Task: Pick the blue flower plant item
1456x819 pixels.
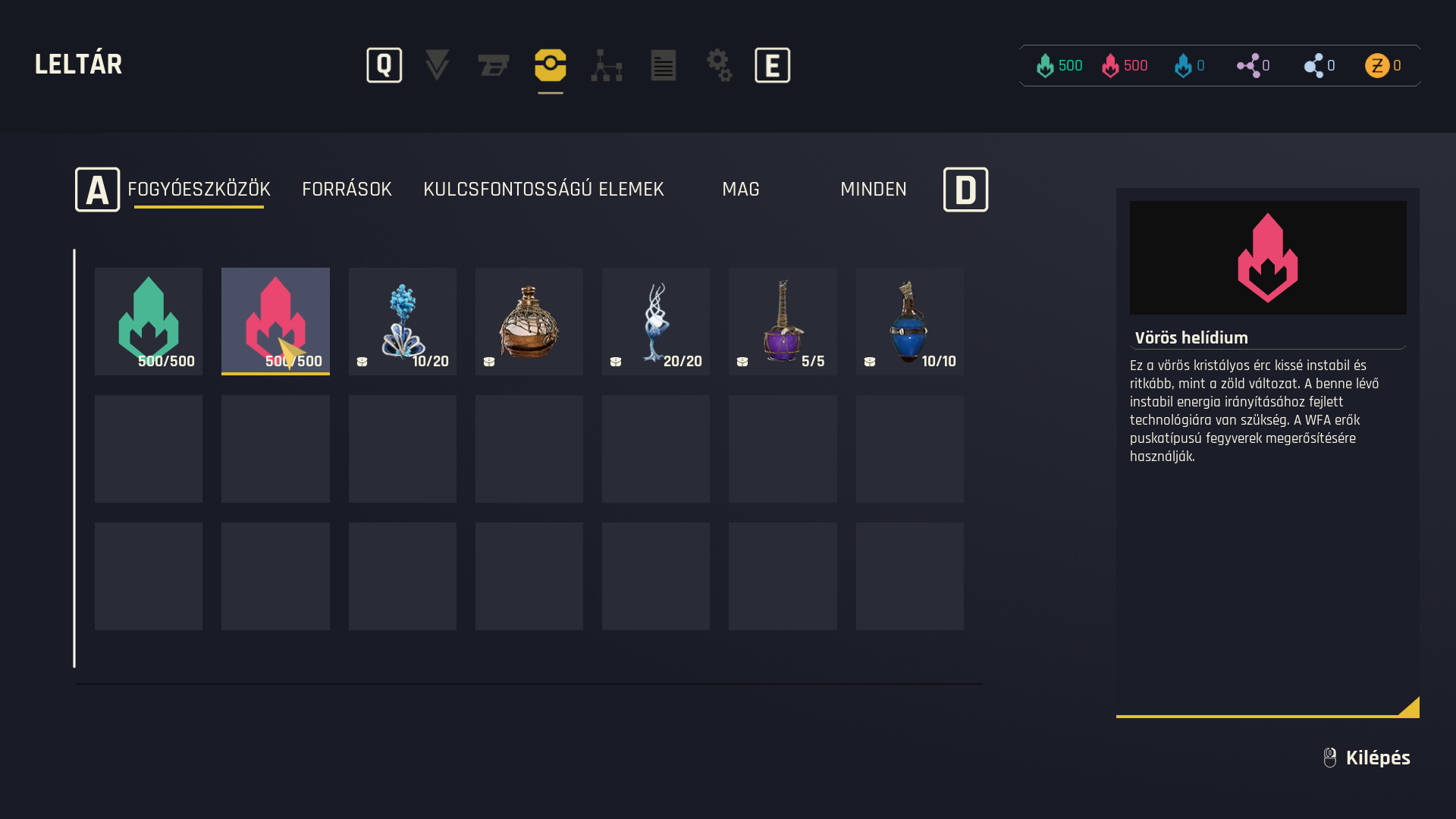Action: coord(403,321)
